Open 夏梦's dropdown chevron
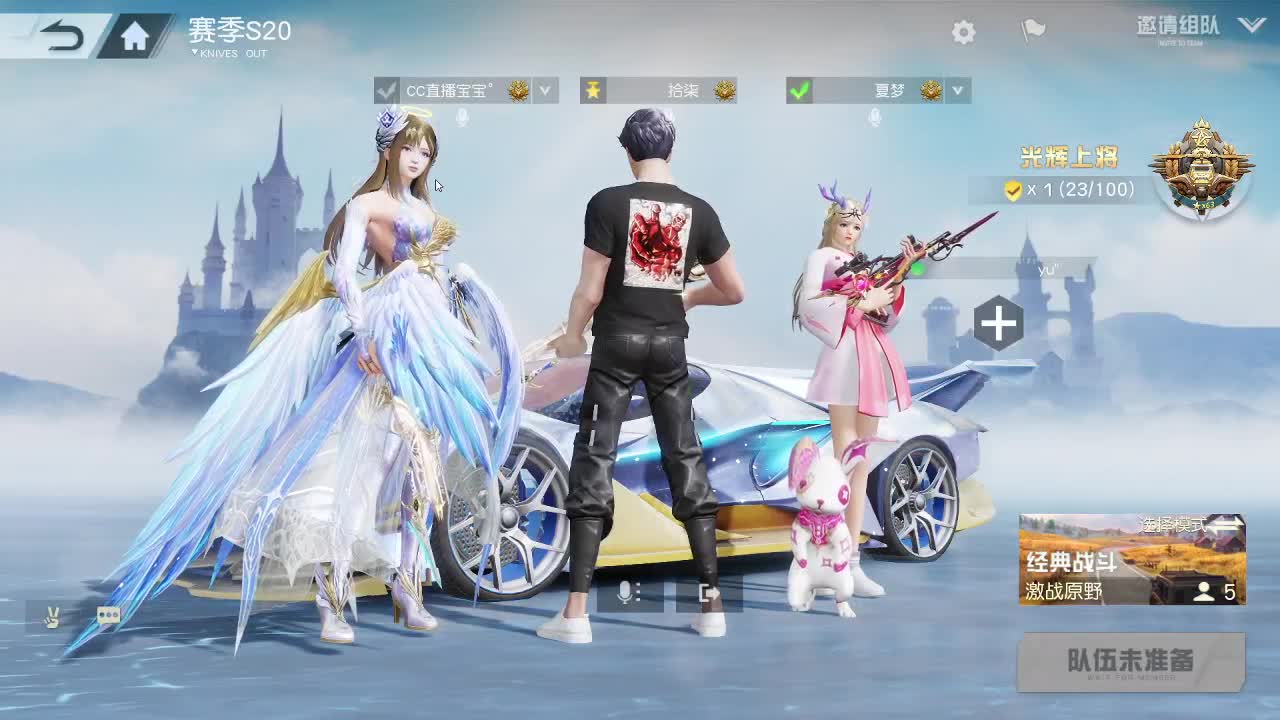Viewport: 1280px width, 720px height. [x=957, y=91]
